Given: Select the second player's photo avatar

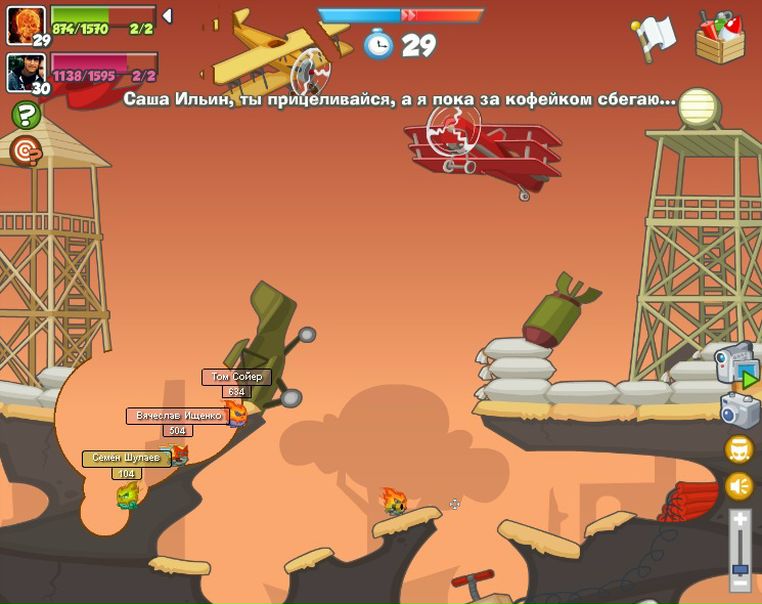Looking at the screenshot, I should 25,71.
